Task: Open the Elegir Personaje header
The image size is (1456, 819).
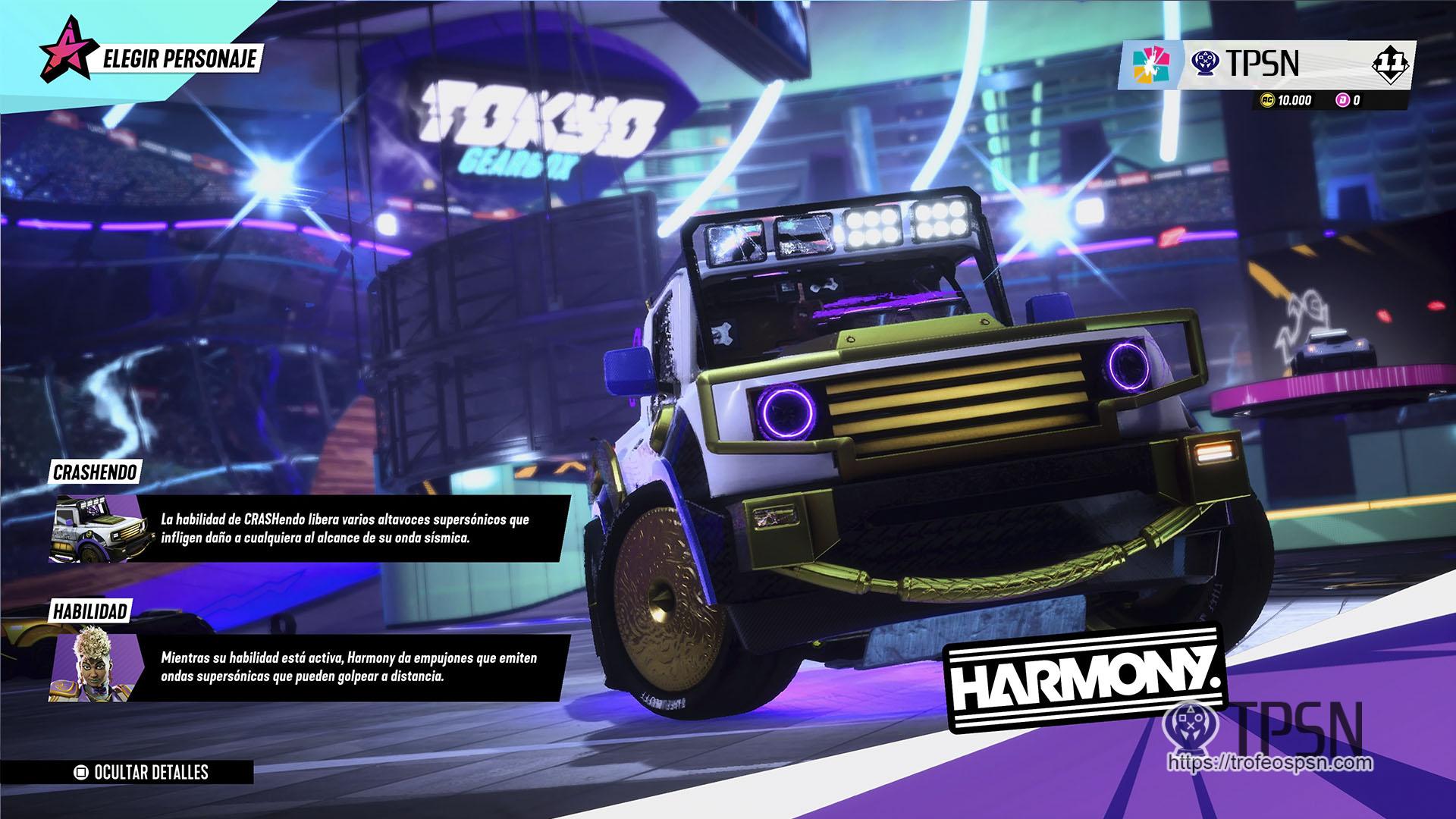Action: point(174,58)
